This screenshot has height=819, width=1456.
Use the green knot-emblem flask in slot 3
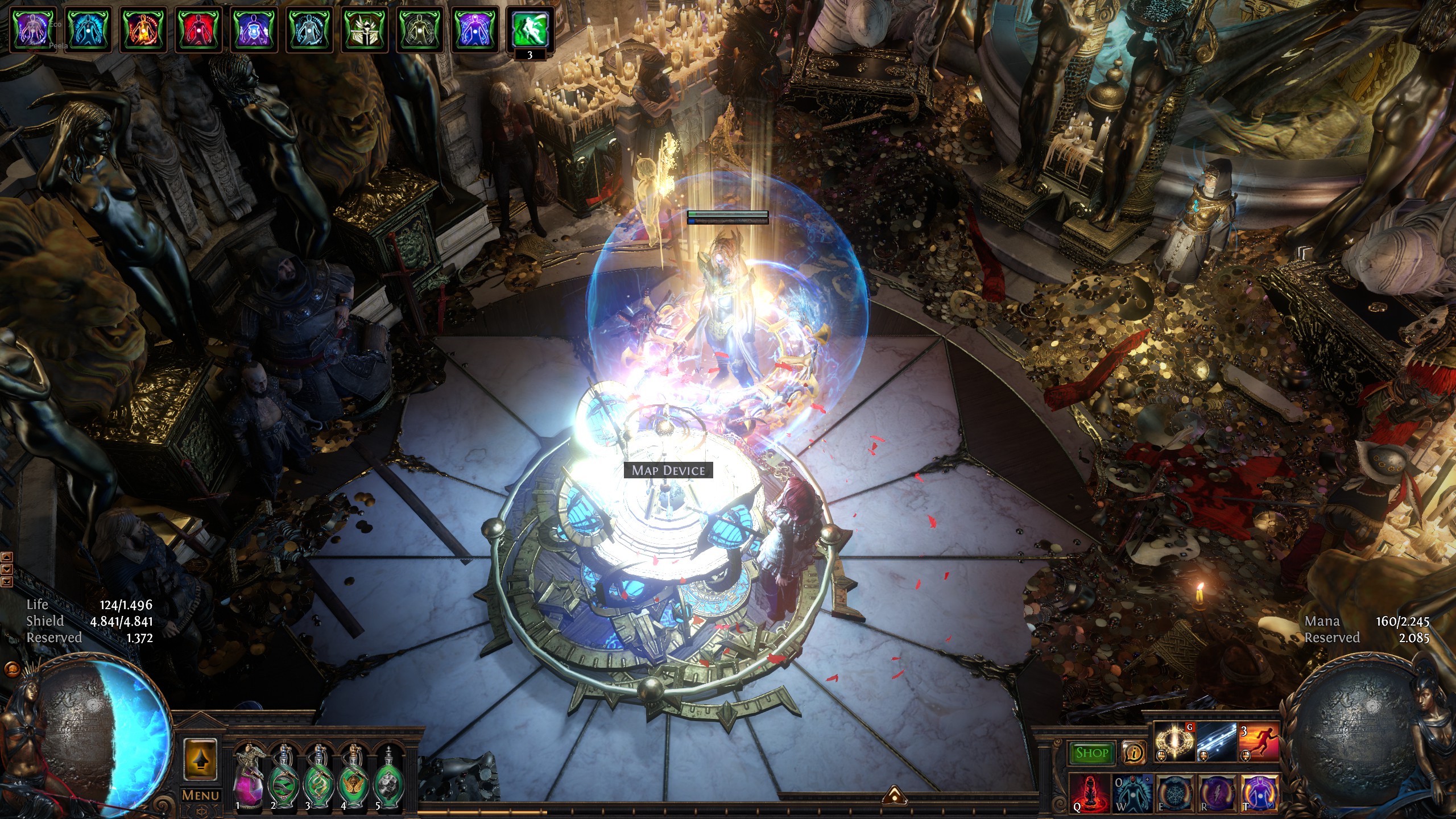[x=318, y=777]
